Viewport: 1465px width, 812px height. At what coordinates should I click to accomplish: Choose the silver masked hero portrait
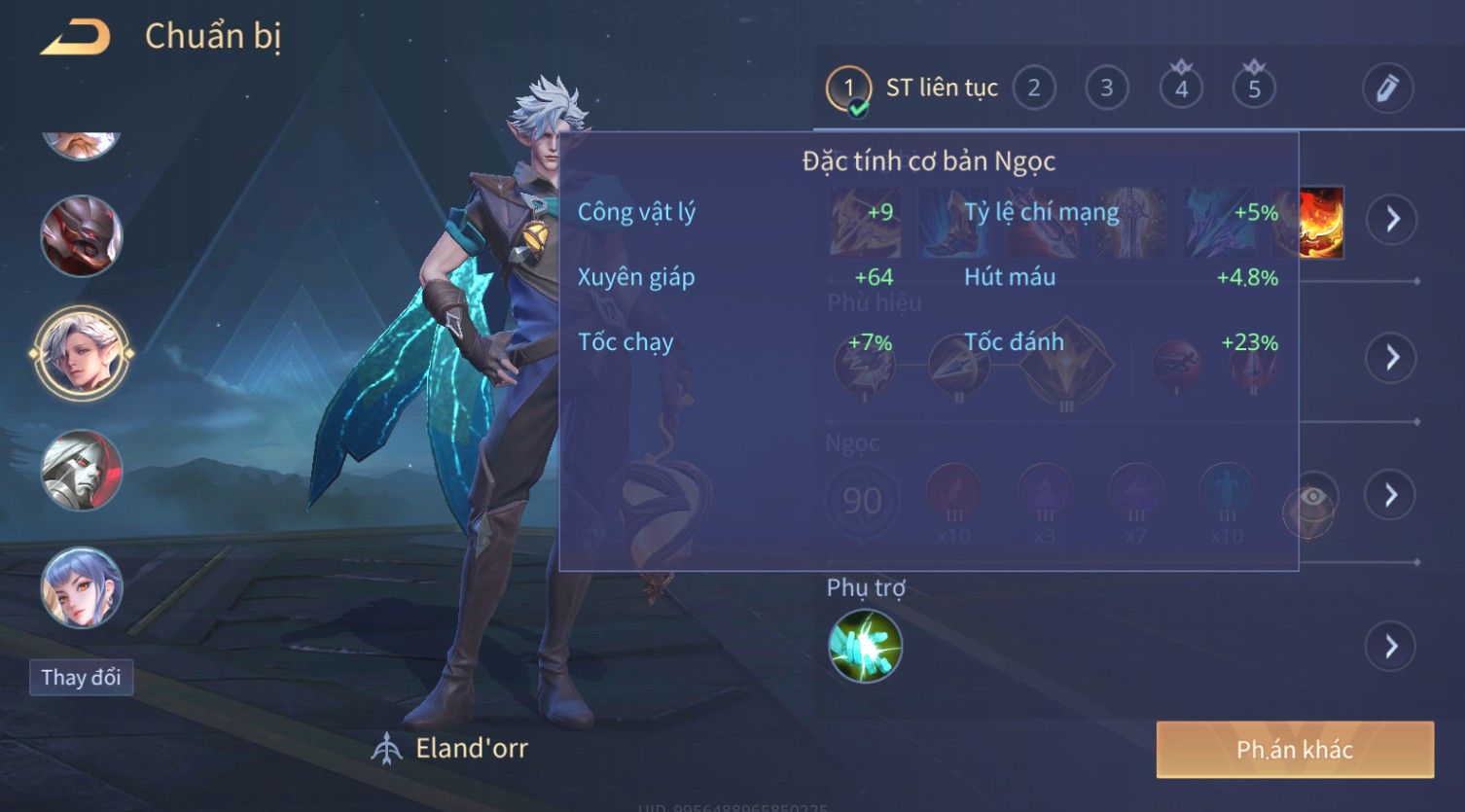click(x=81, y=471)
